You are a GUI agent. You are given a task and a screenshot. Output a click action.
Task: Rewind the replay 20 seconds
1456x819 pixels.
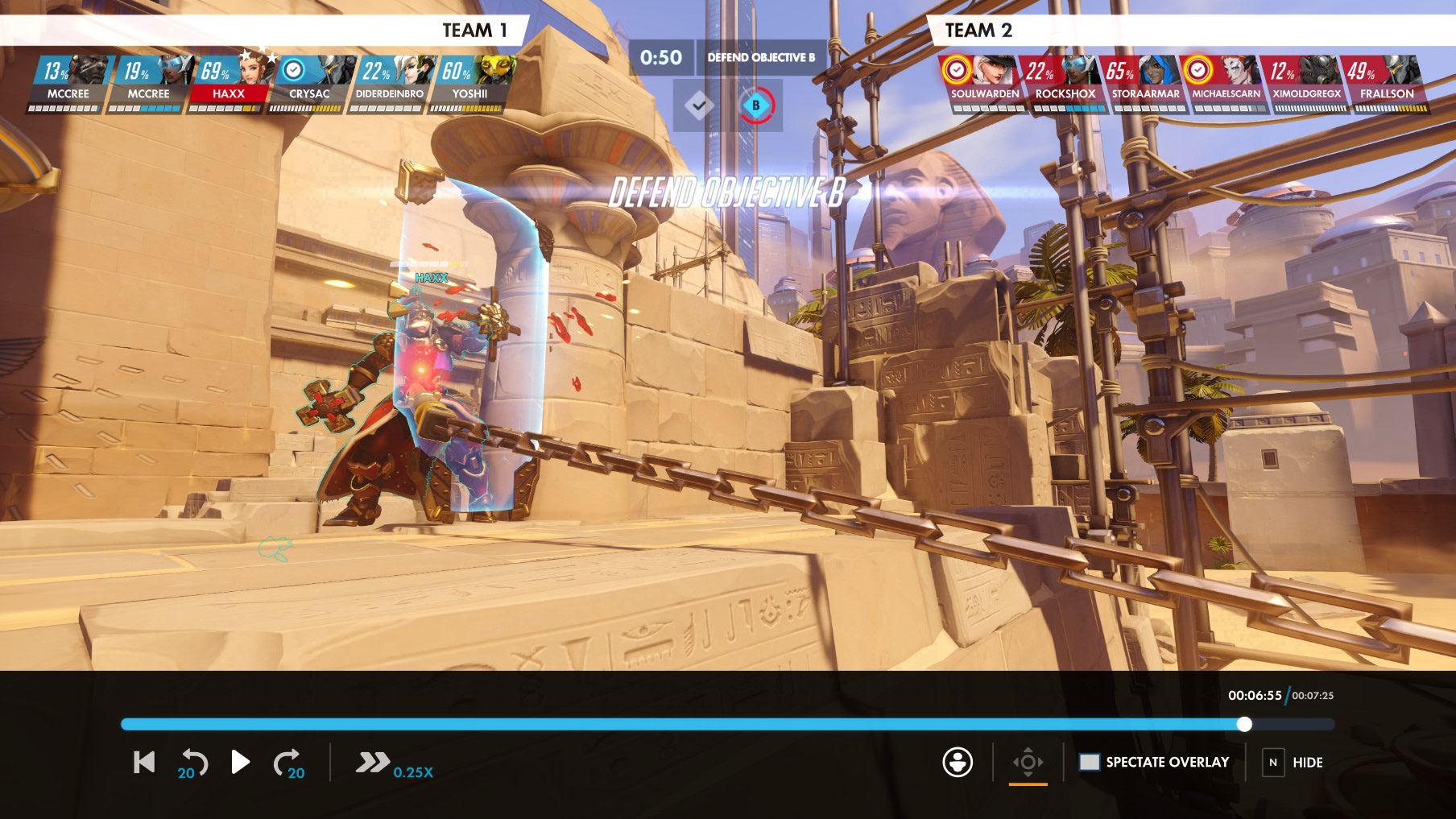[x=193, y=763]
